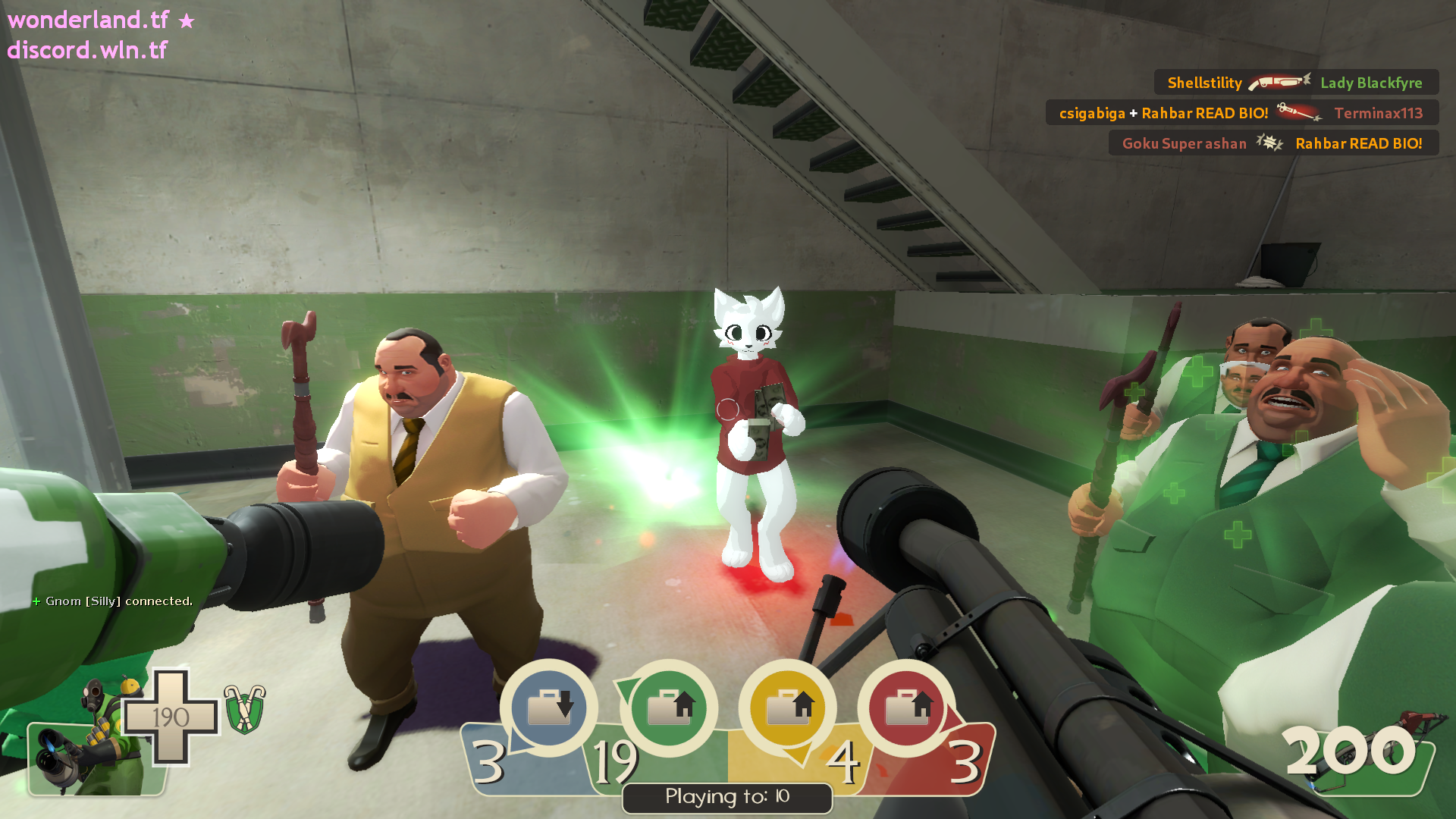
Task: Click the green shield icon beside health
Action: (x=244, y=709)
